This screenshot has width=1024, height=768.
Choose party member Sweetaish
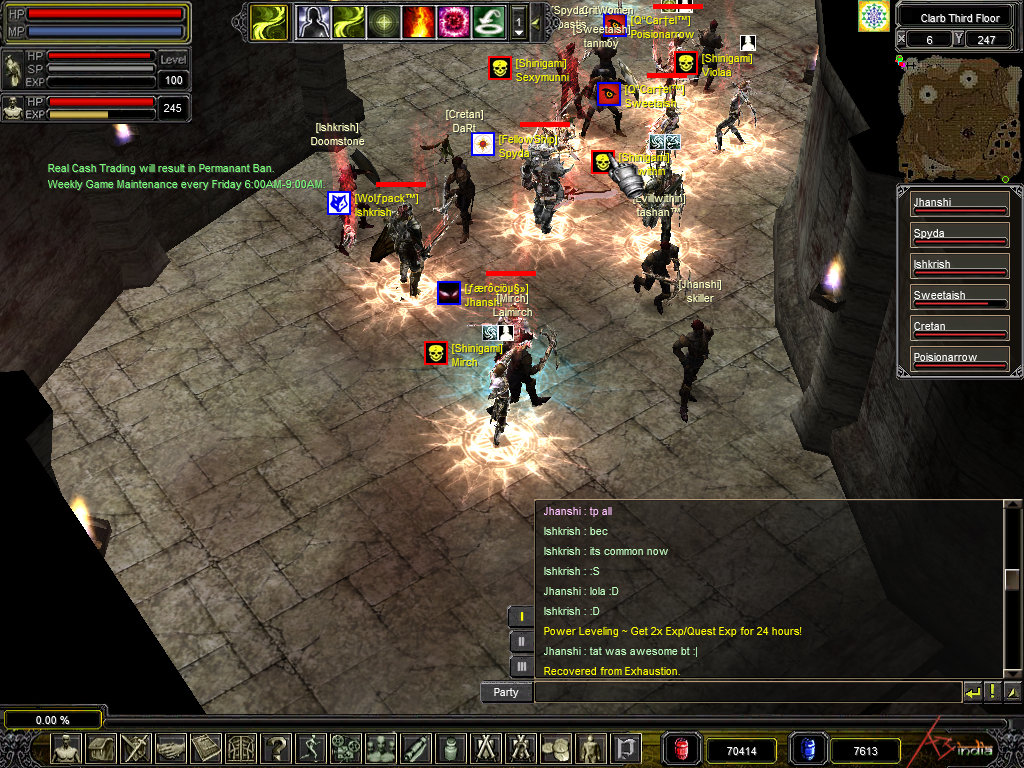click(x=958, y=296)
